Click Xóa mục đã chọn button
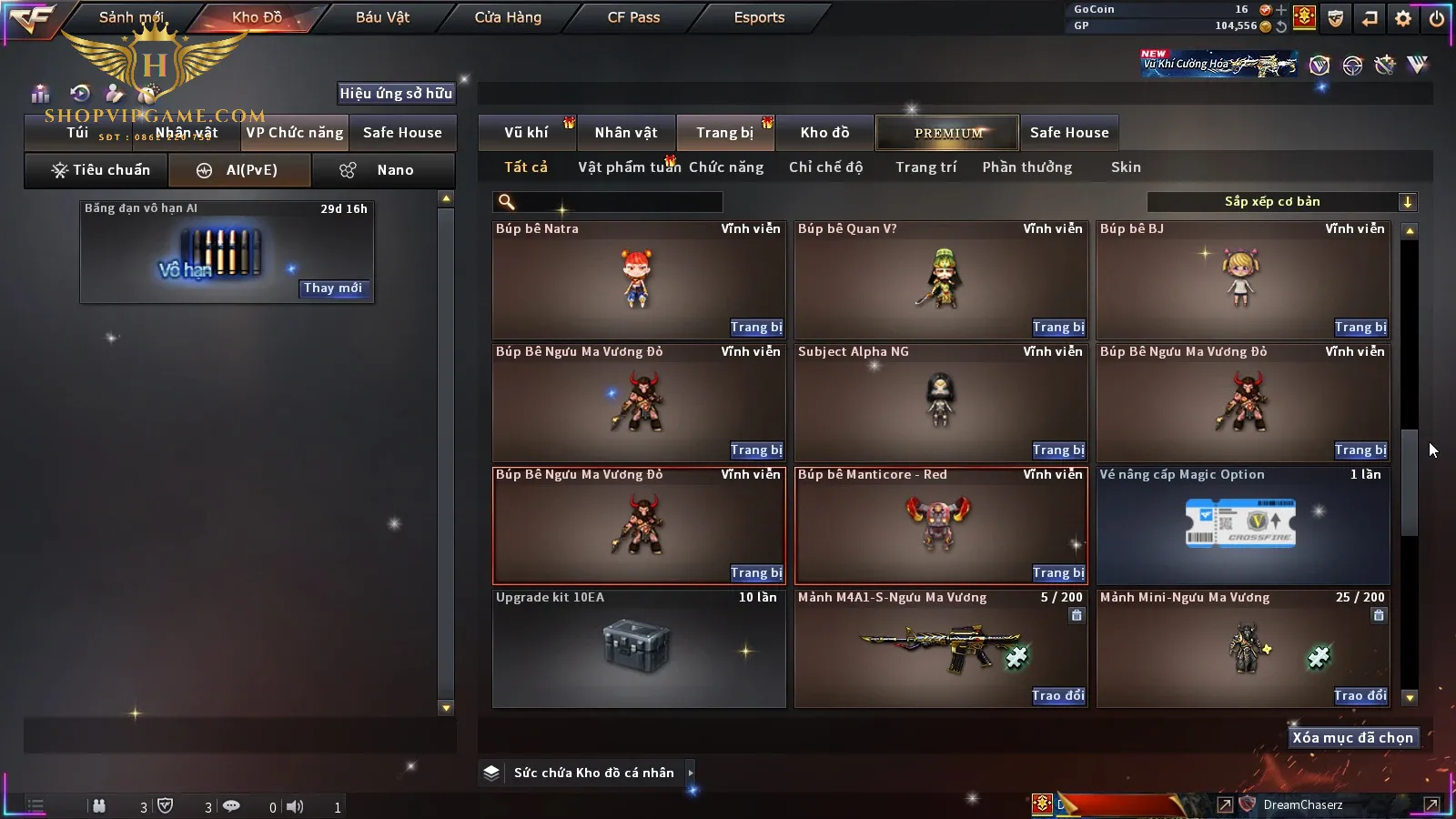Screen dimensions: 1456x819 pos(1352,738)
